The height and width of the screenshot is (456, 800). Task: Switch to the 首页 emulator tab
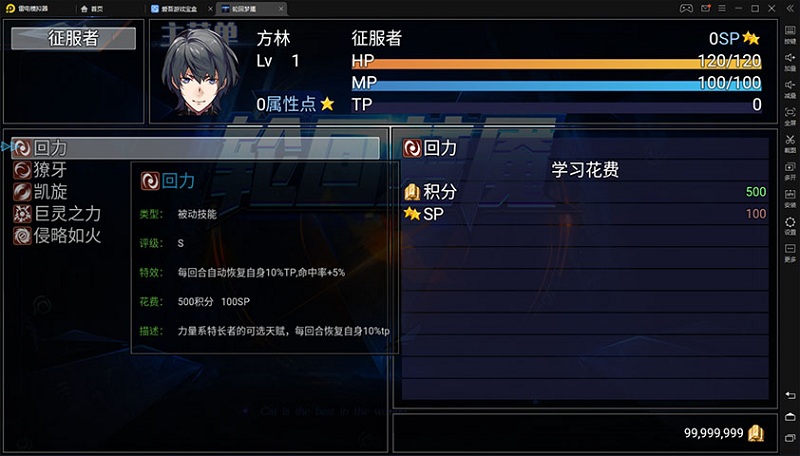95,8
